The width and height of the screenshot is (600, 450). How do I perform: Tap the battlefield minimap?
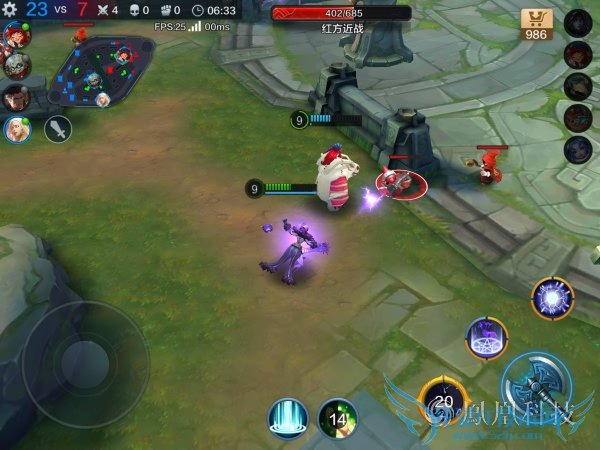tap(93, 75)
